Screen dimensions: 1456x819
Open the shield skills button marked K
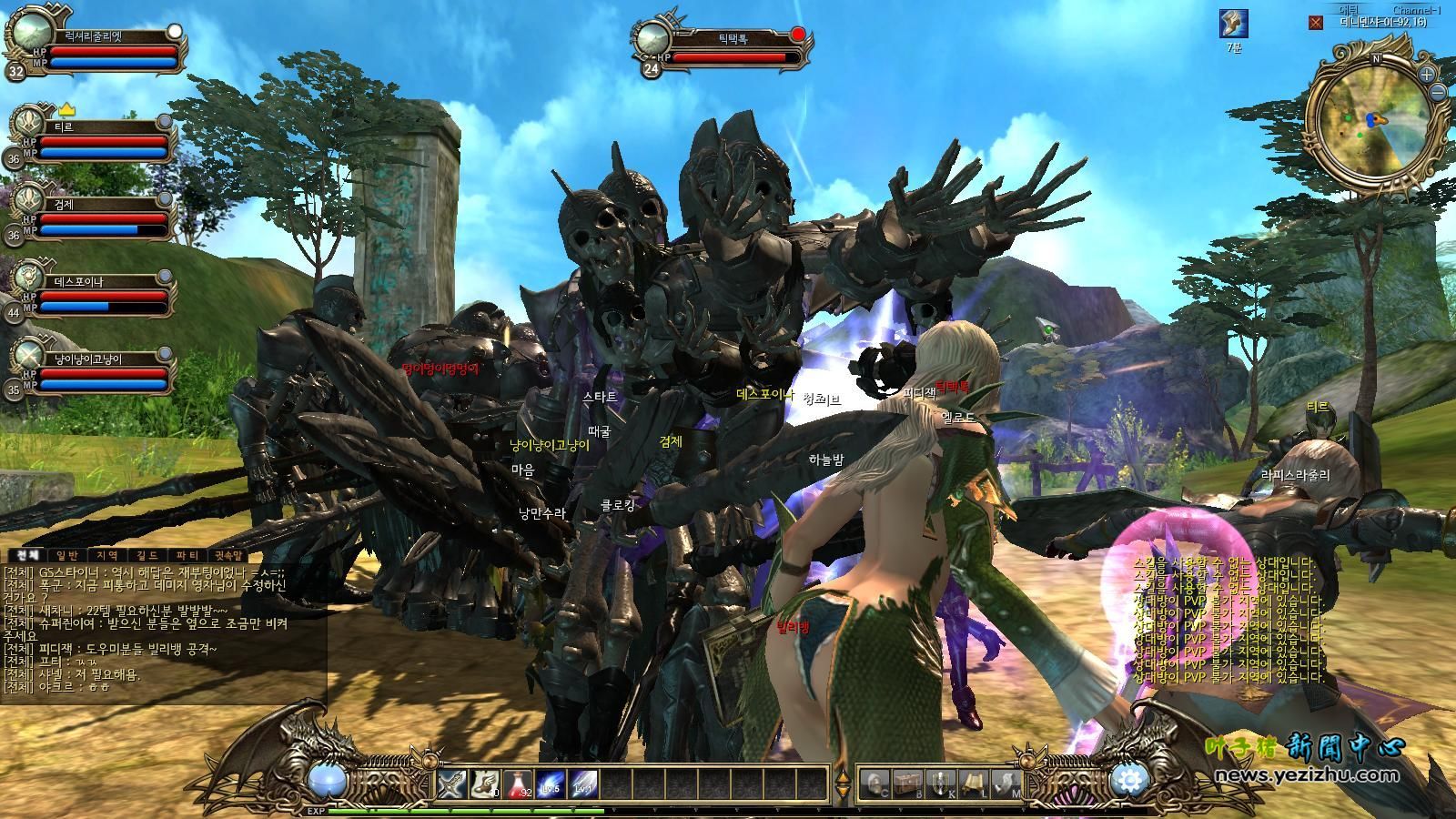click(x=940, y=782)
